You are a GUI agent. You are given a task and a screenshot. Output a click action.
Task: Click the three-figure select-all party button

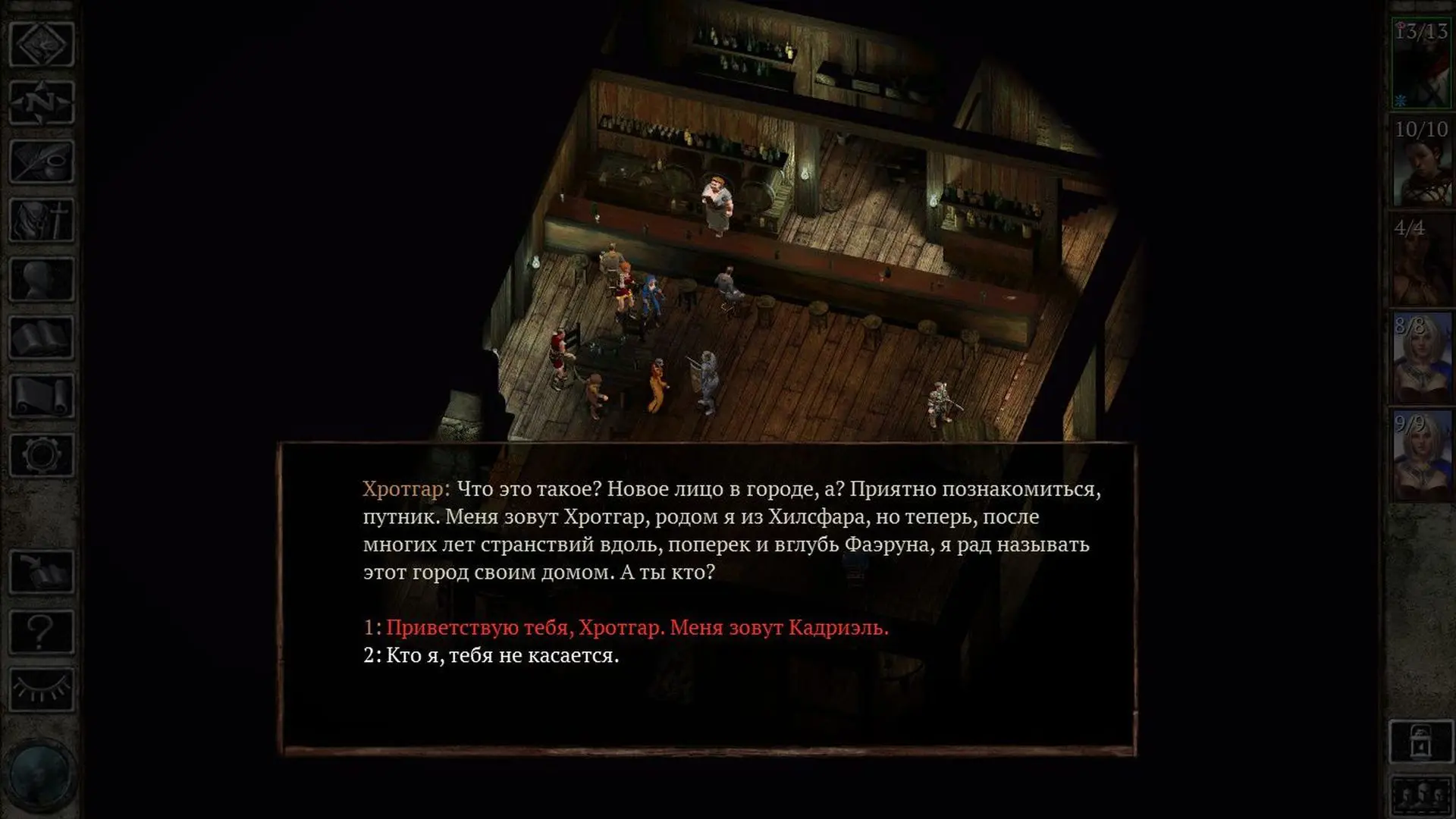click(x=1421, y=796)
